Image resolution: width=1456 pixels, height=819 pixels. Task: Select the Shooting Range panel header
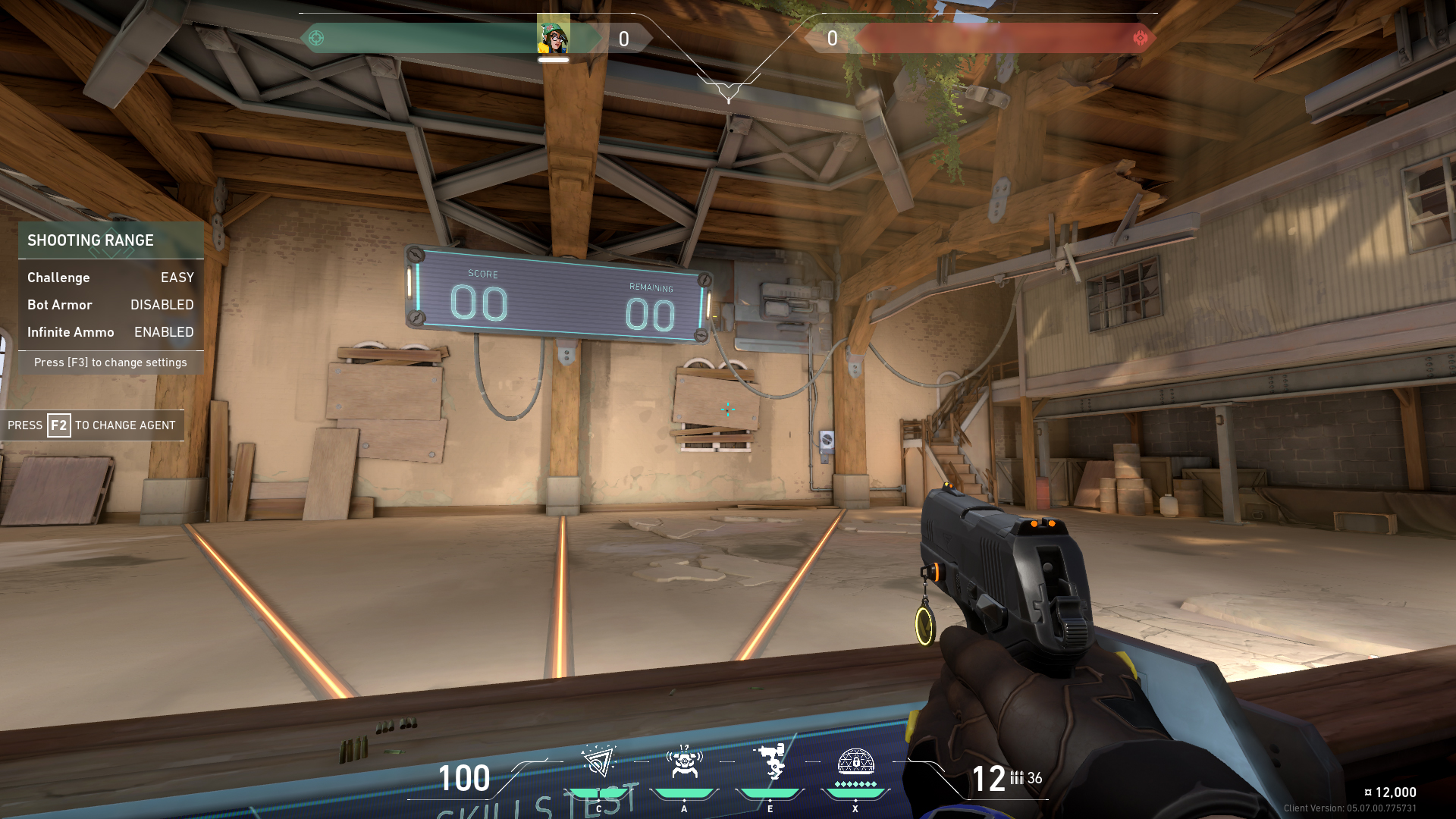tap(91, 240)
